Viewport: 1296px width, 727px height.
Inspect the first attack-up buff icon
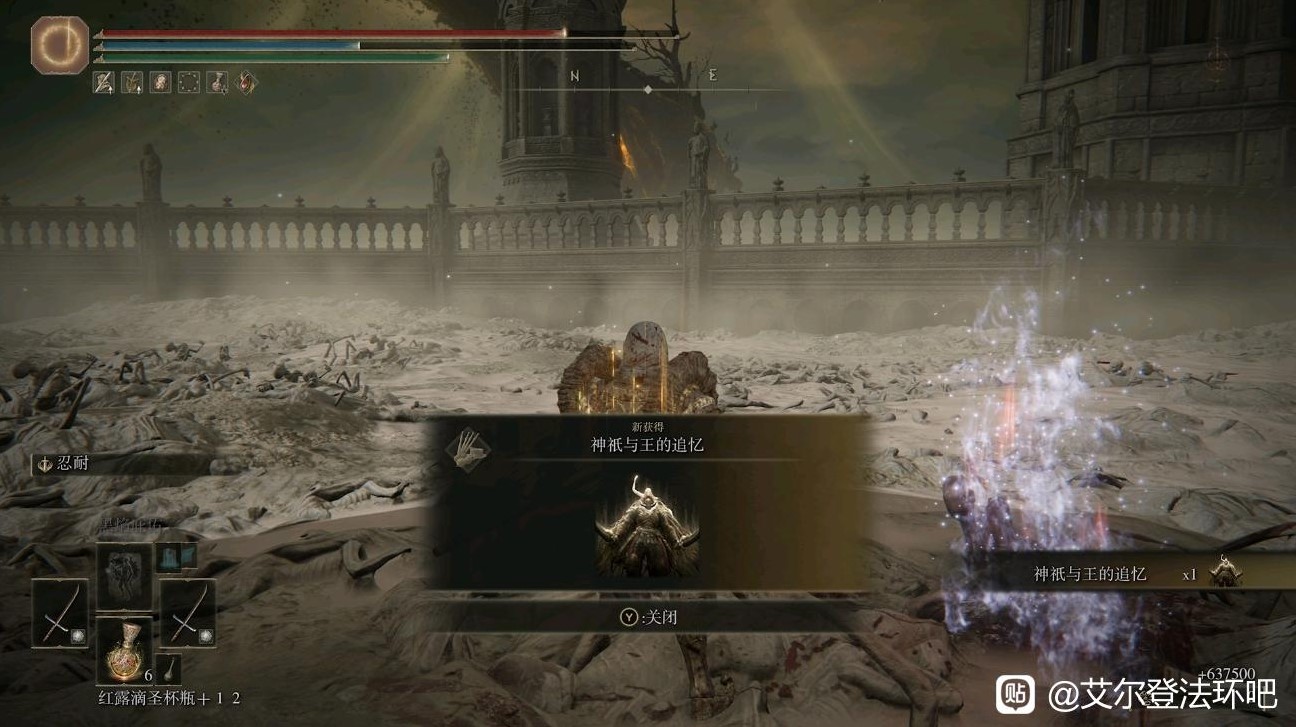[104, 82]
